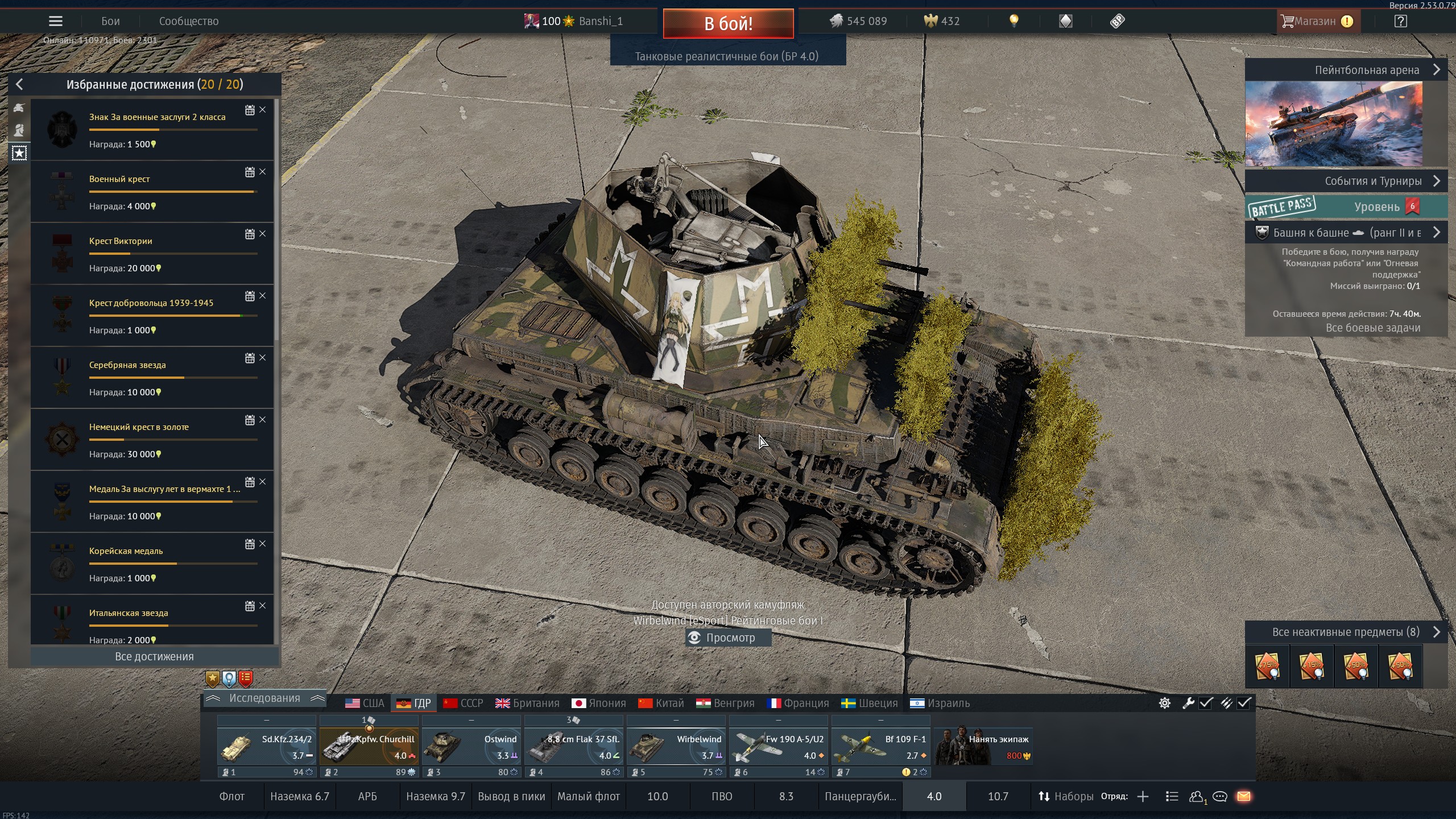Open the Исследования research panel
The image size is (1456, 819).
tap(264, 698)
